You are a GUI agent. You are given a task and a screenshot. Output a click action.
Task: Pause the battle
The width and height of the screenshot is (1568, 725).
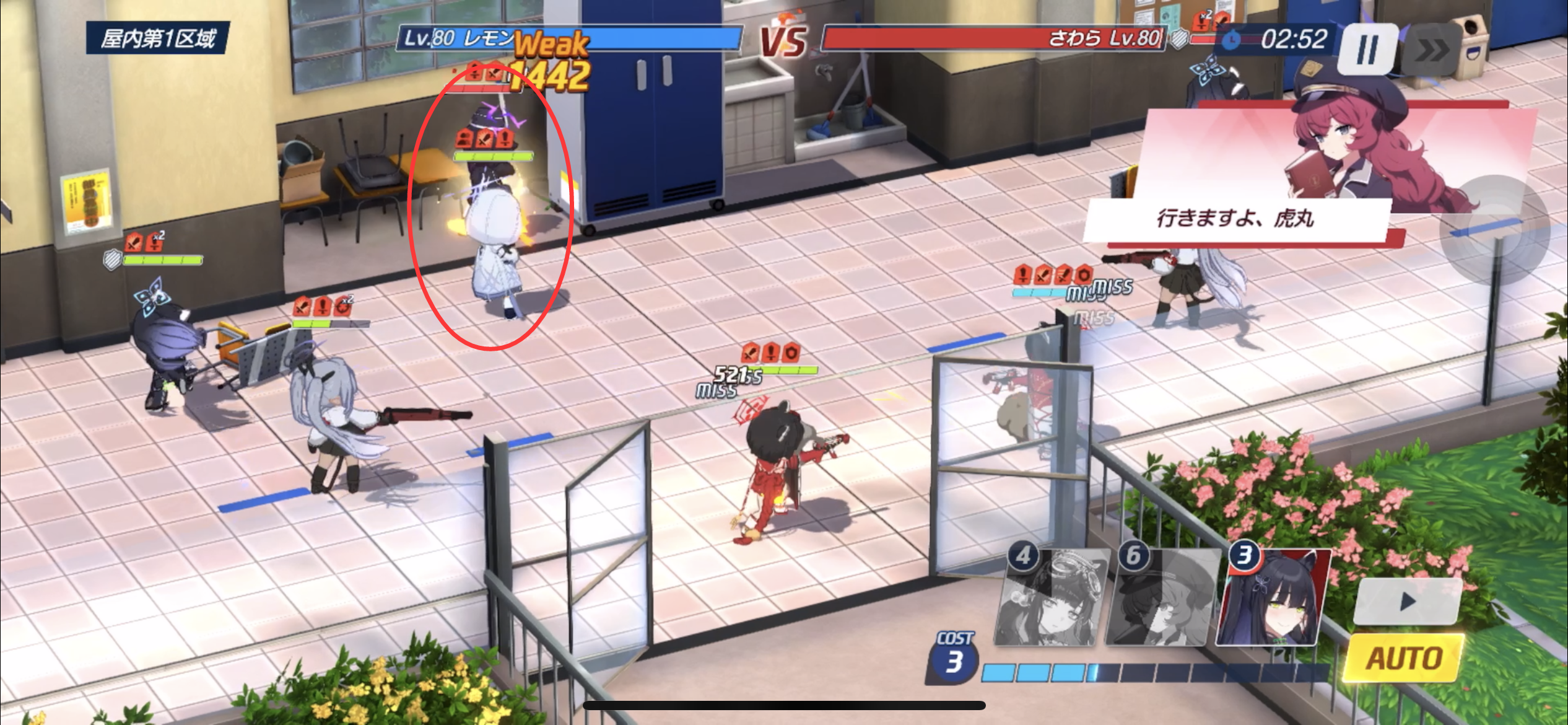pyautogui.click(x=1368, y=50)
